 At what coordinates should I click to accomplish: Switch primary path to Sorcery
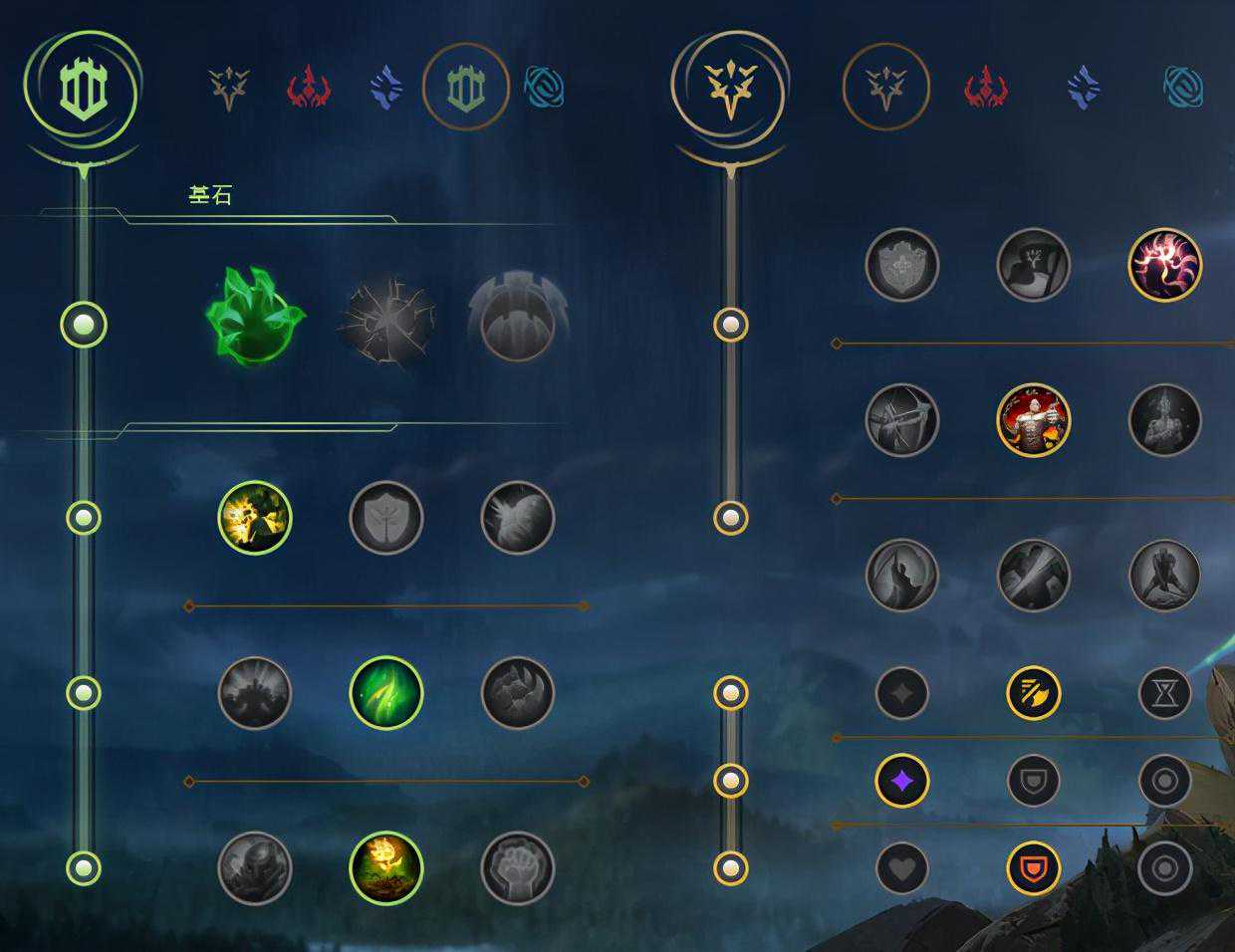(x=386, y=89)
